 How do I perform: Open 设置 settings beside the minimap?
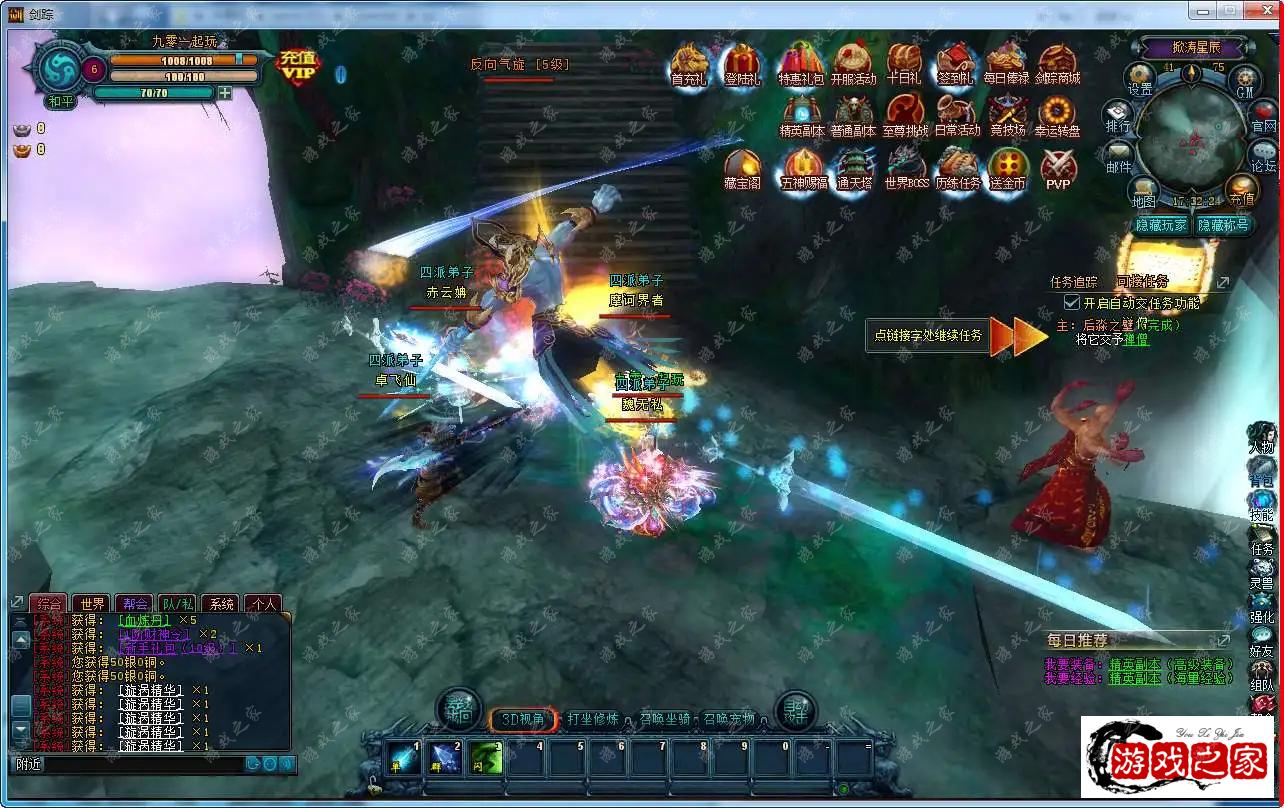click(1140, 79)
